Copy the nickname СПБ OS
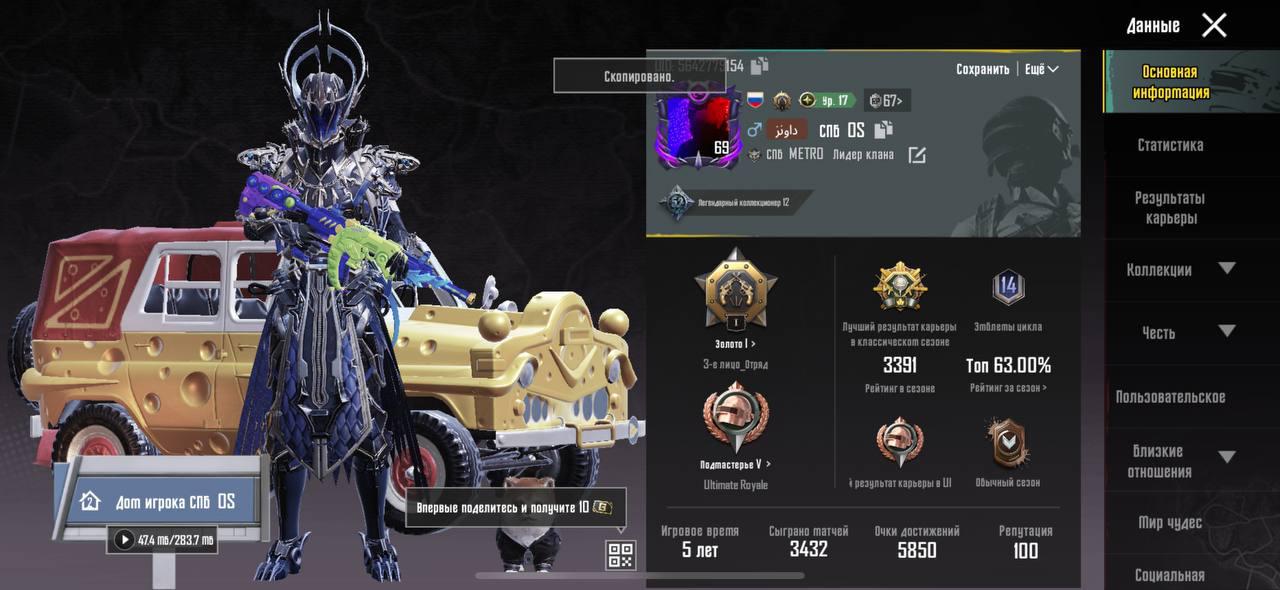1280x590 pixels. click(x=883, y=130)
